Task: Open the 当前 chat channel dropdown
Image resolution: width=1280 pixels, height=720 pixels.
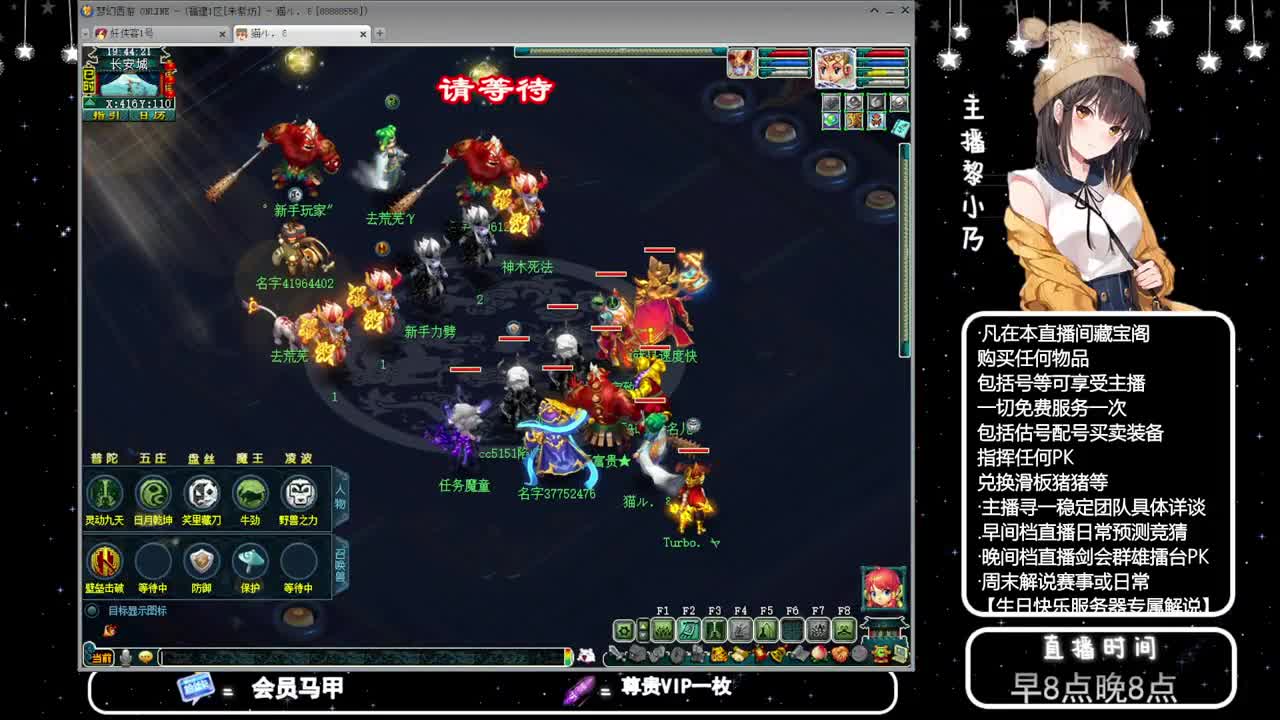Action: (103, 657)
